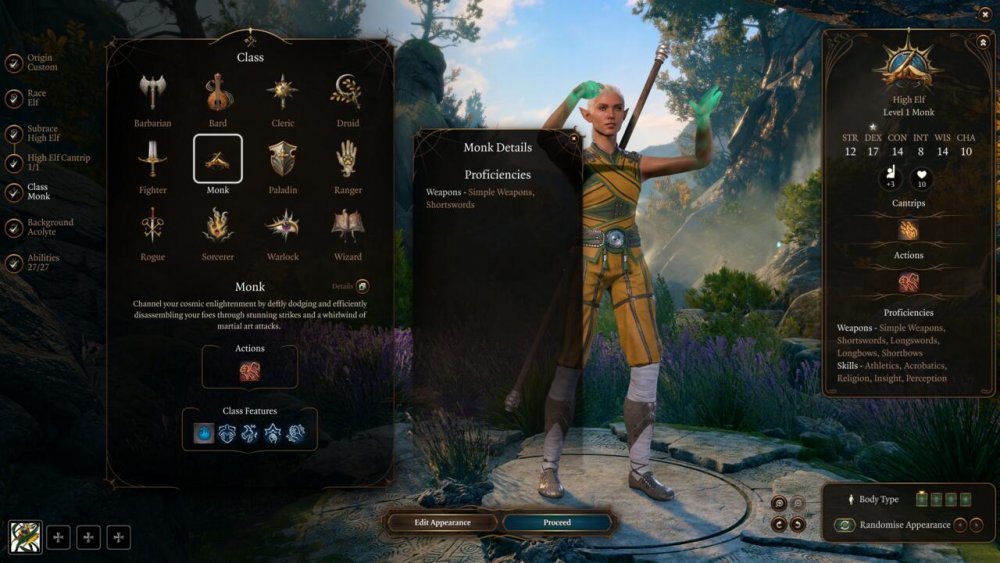Image resolution: width=1000 pixels, height=563 pixels.
Task: Switch to the Background step
Action: [14, 227]
